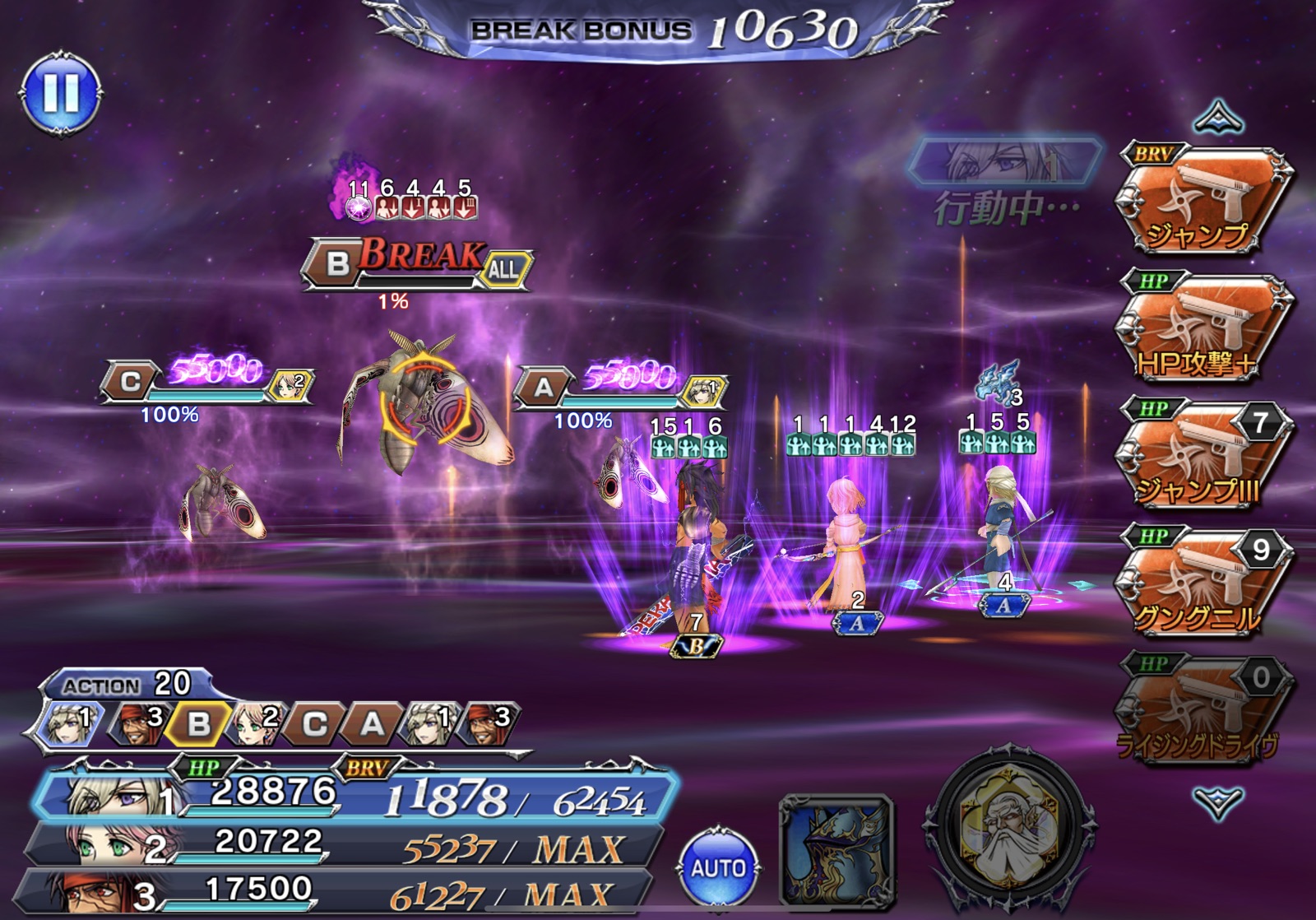Target enemy A via its 55000 nameplate

619,385
